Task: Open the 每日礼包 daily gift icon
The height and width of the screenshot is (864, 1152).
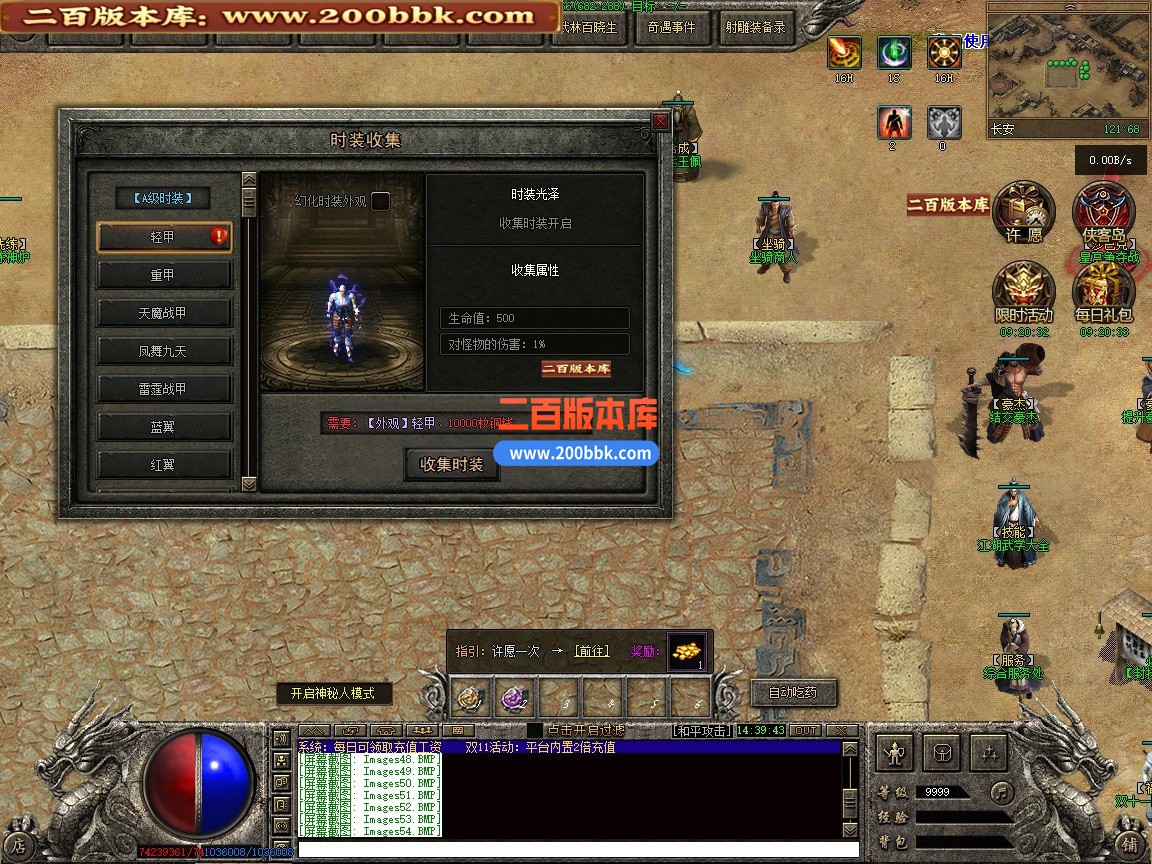Action: pyautogui.click(x=1104, y=291)
